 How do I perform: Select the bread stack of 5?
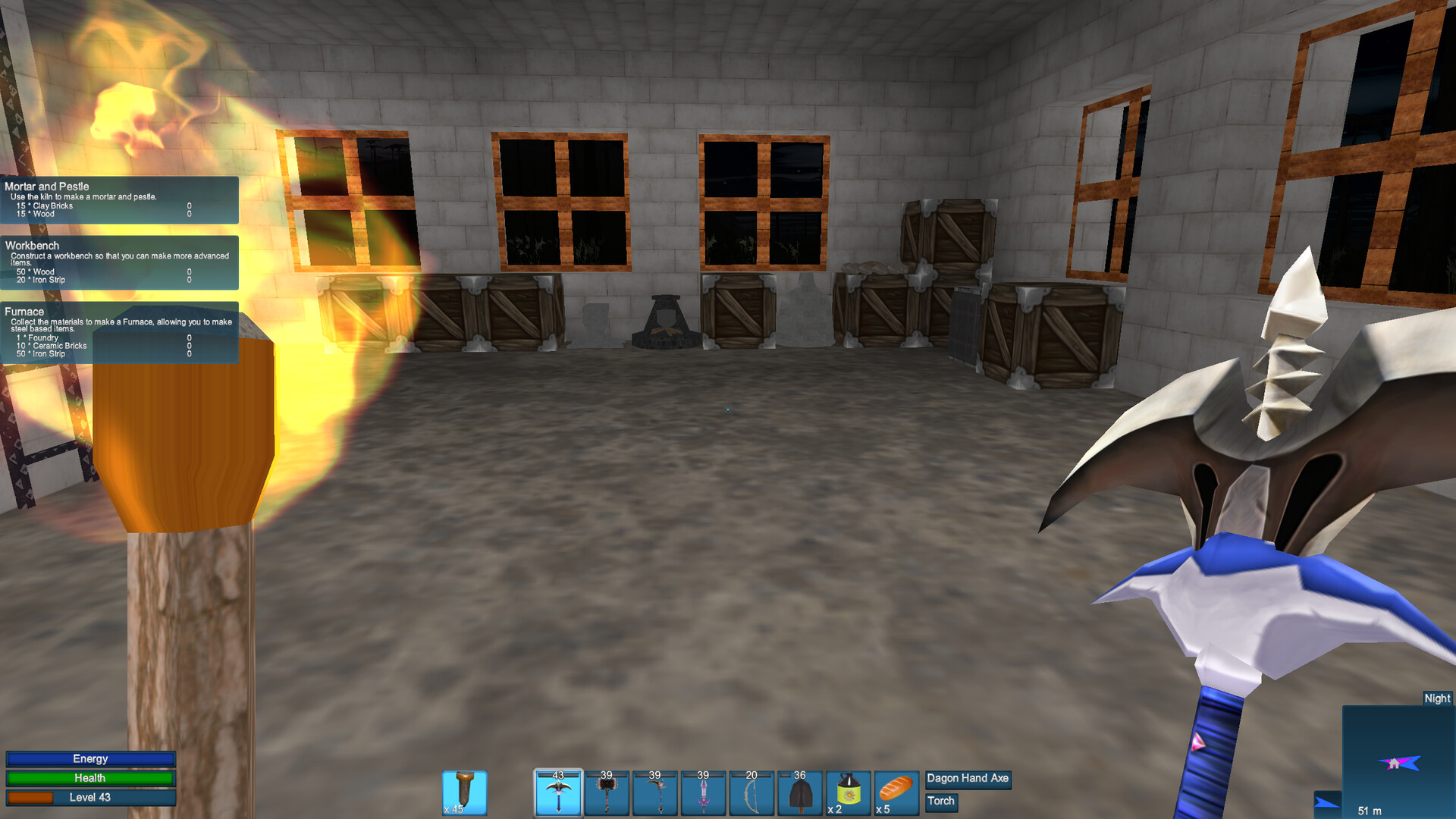[x=896, y=791]
